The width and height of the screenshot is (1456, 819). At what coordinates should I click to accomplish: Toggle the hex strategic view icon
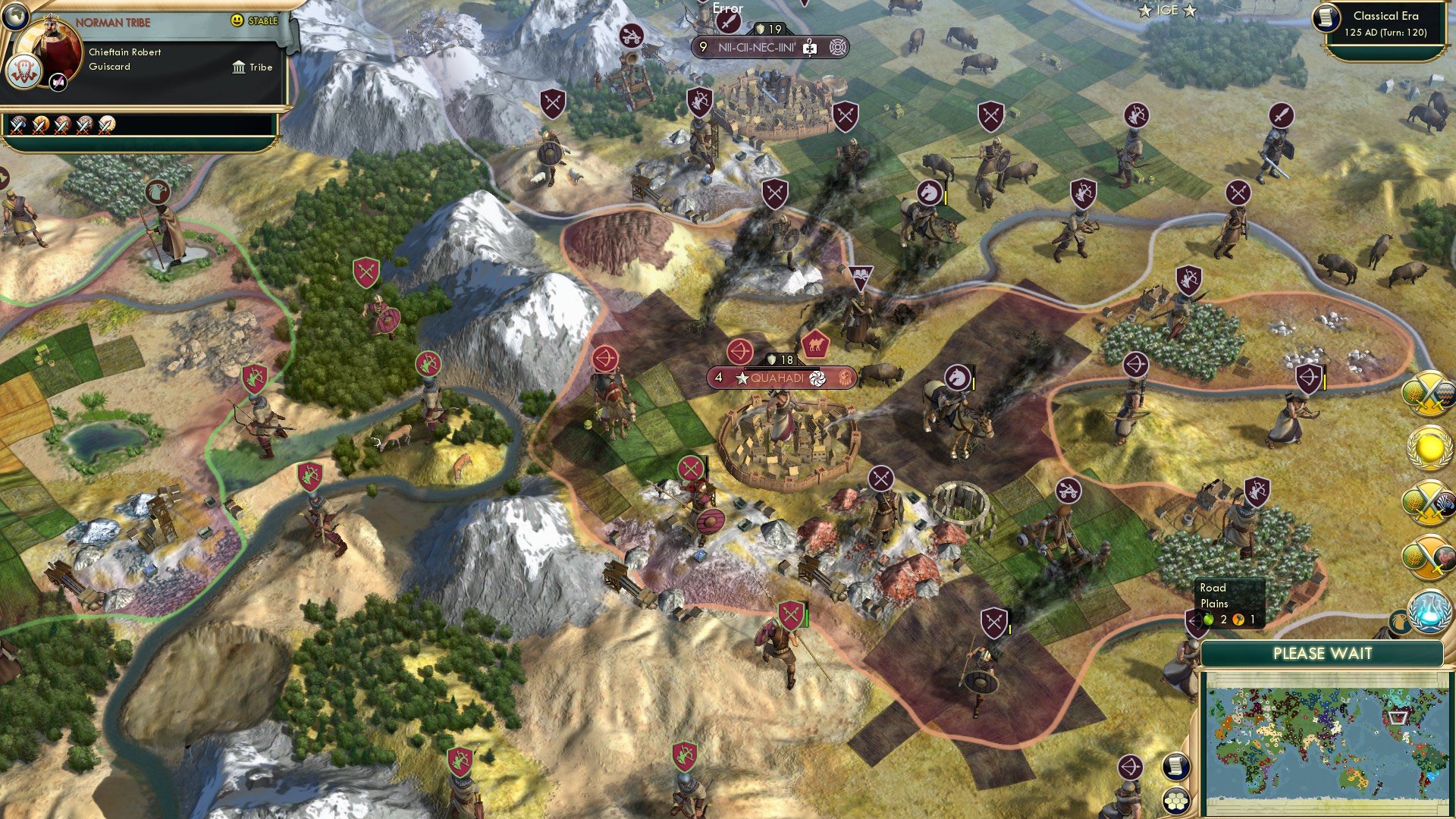(1175, 801)
